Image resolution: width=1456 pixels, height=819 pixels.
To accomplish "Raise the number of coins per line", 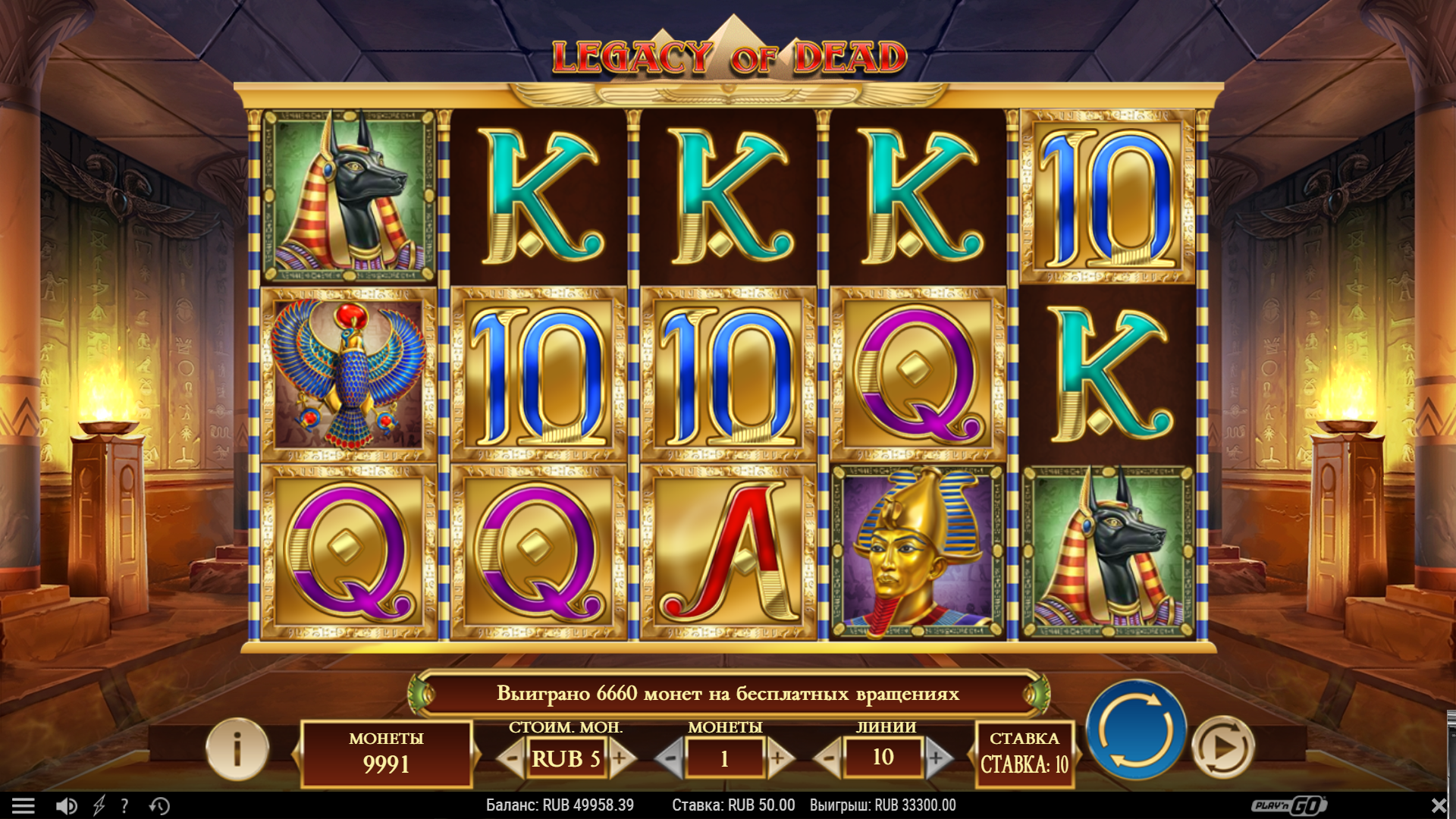I will pos(778,758).
